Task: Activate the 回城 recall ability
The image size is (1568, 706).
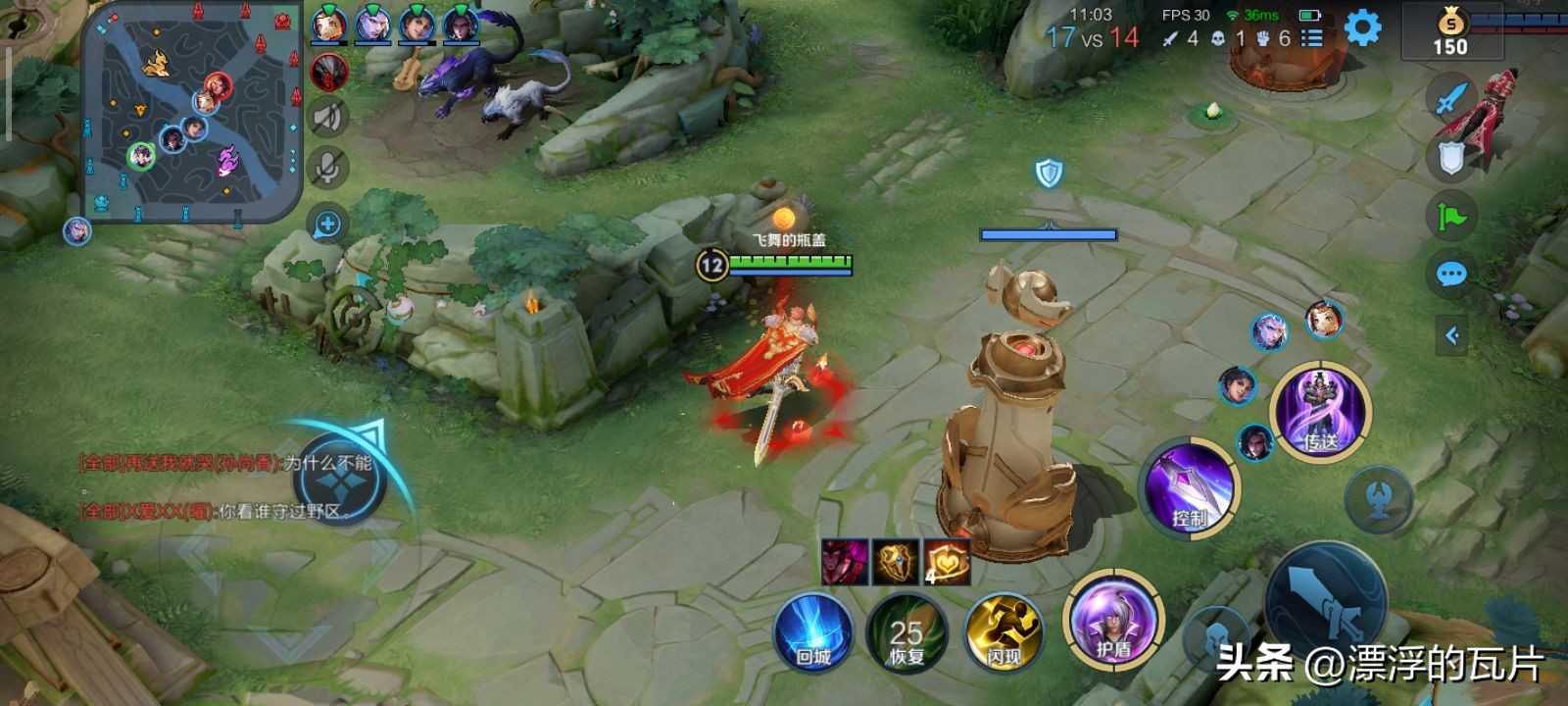Action: click(x=812, y=631)
